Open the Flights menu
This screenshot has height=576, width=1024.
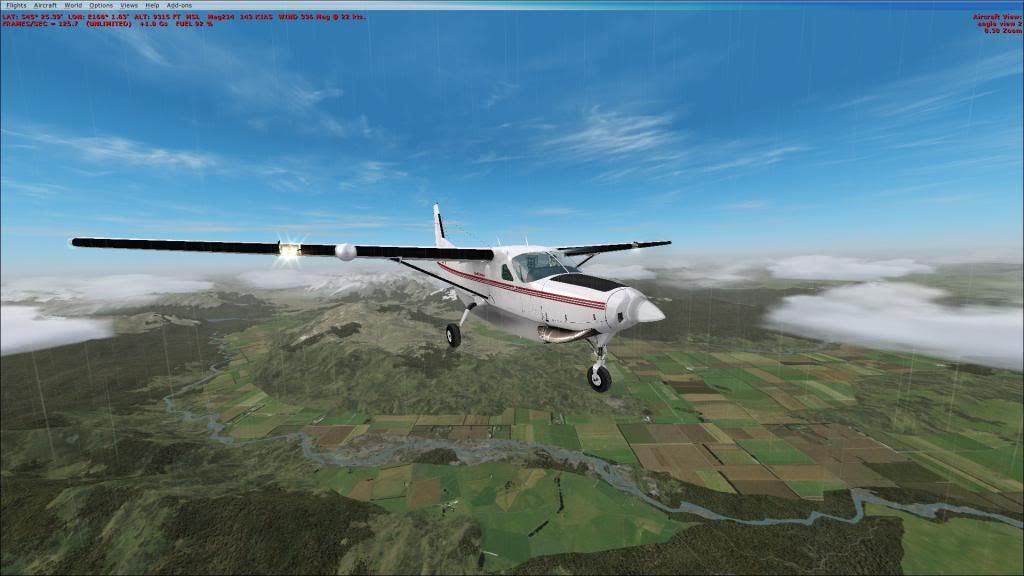point(16,5)
